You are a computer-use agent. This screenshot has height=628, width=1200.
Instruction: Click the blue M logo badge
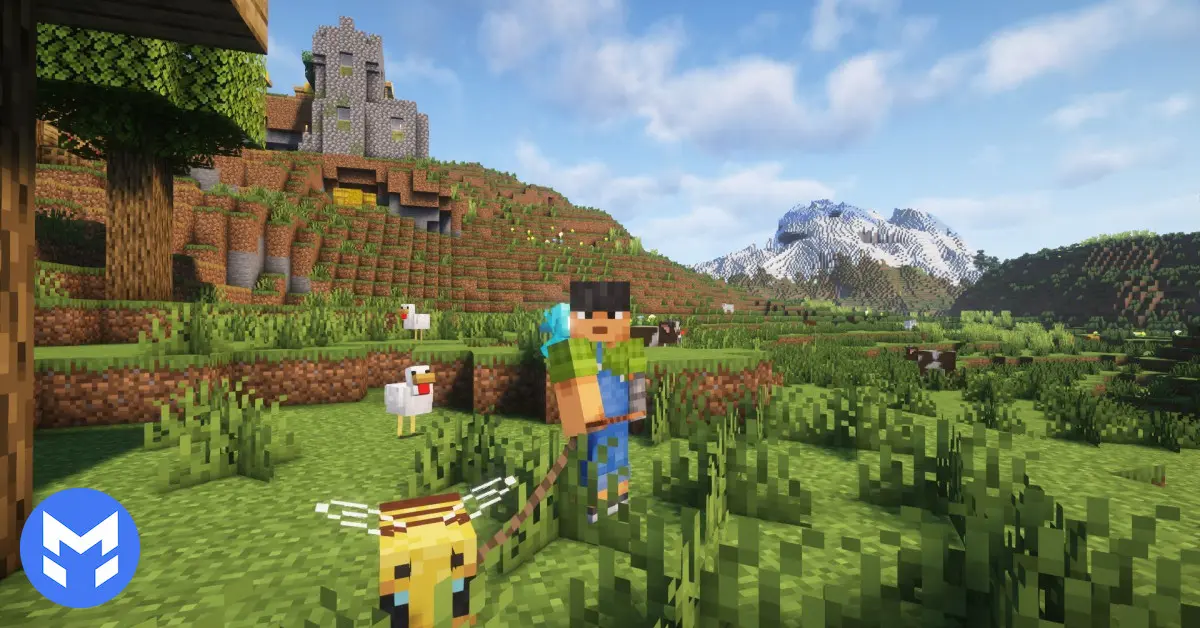tap(80, 547)
